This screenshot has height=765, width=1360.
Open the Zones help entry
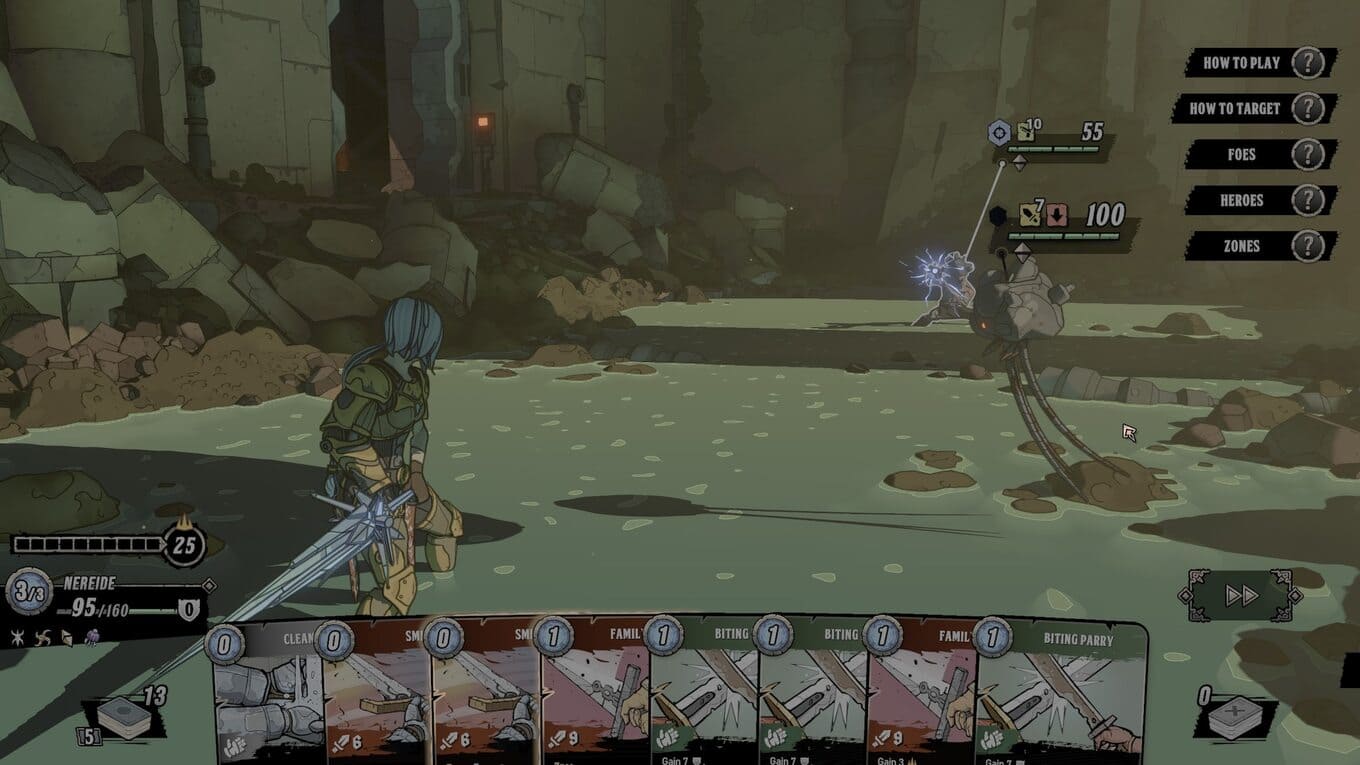(x=1260, y=246)
